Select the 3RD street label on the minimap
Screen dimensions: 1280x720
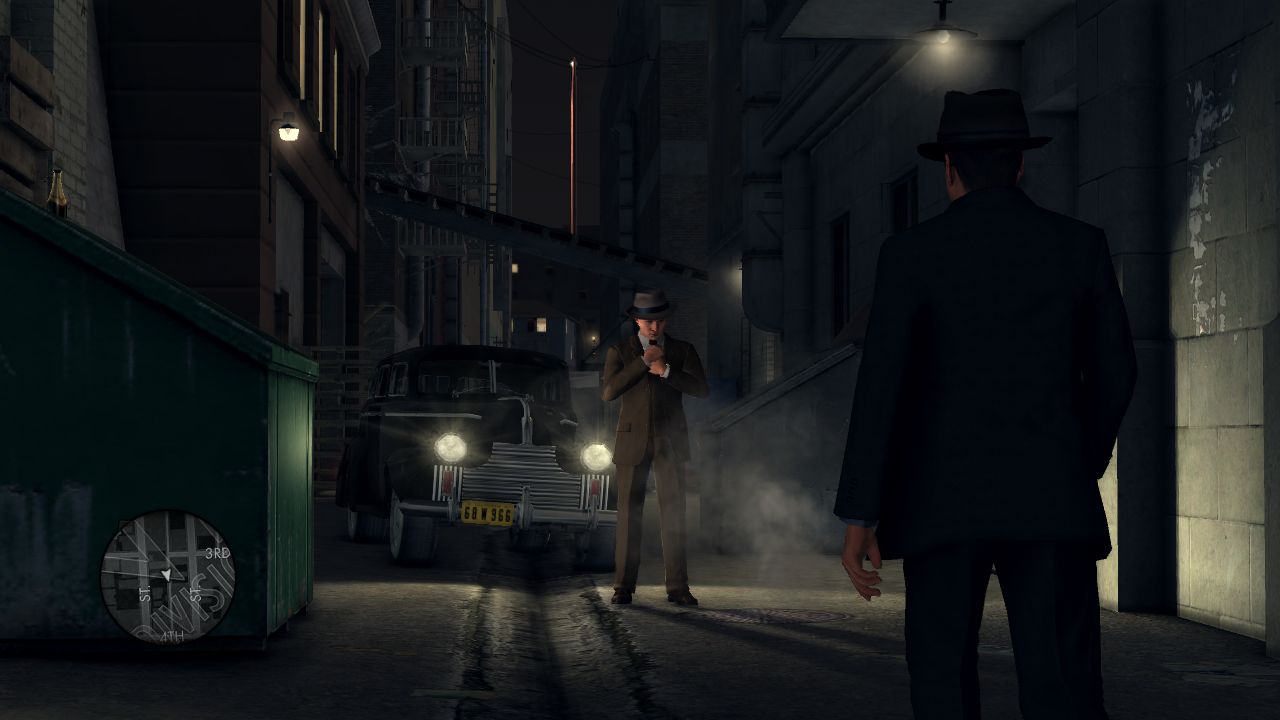tap(218, 552)
